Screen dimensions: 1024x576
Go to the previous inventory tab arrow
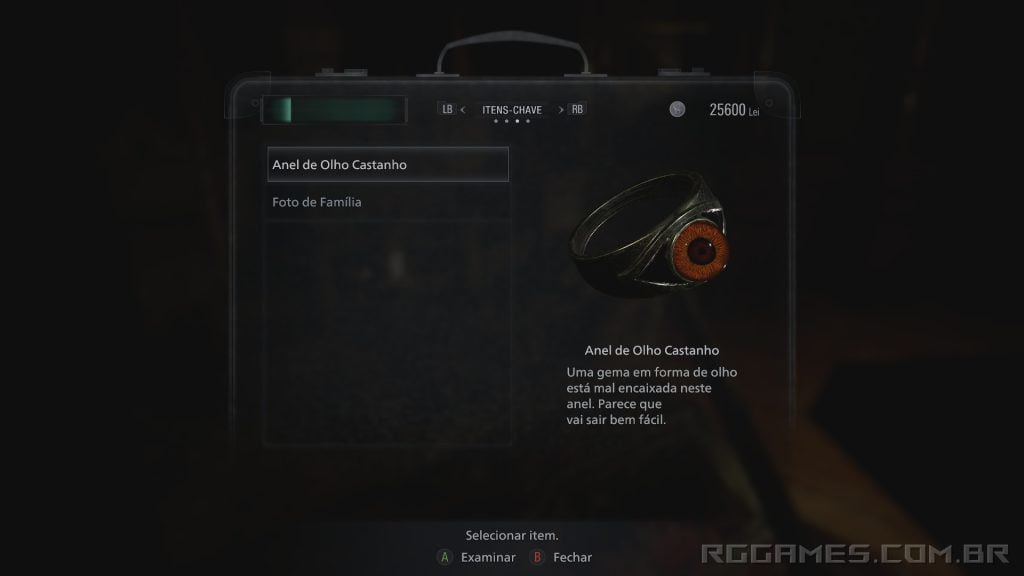(463, 110)
